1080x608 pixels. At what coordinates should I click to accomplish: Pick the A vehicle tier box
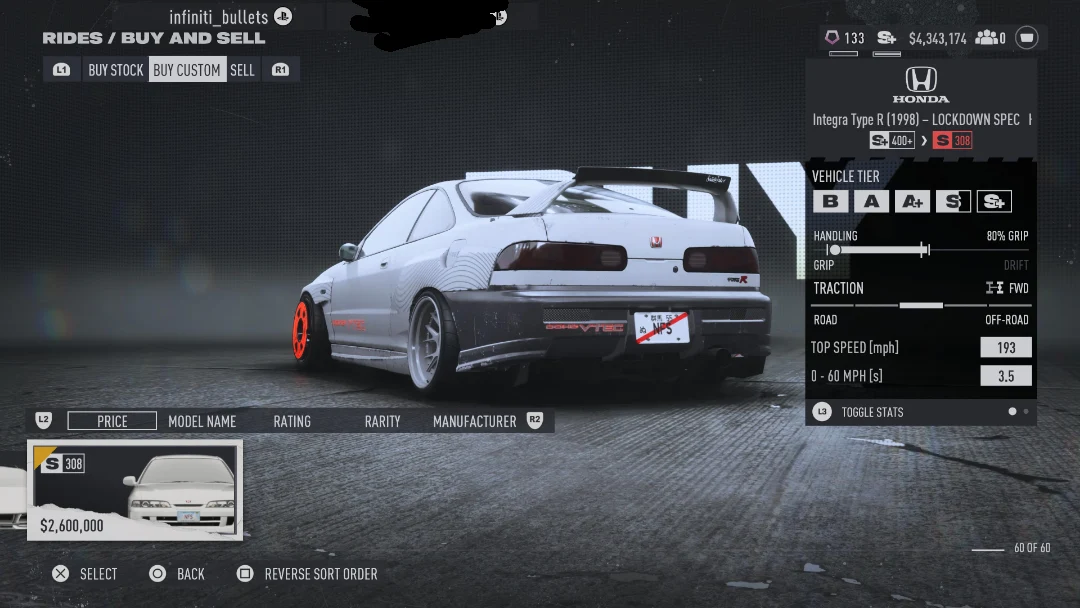click(871, 201)
